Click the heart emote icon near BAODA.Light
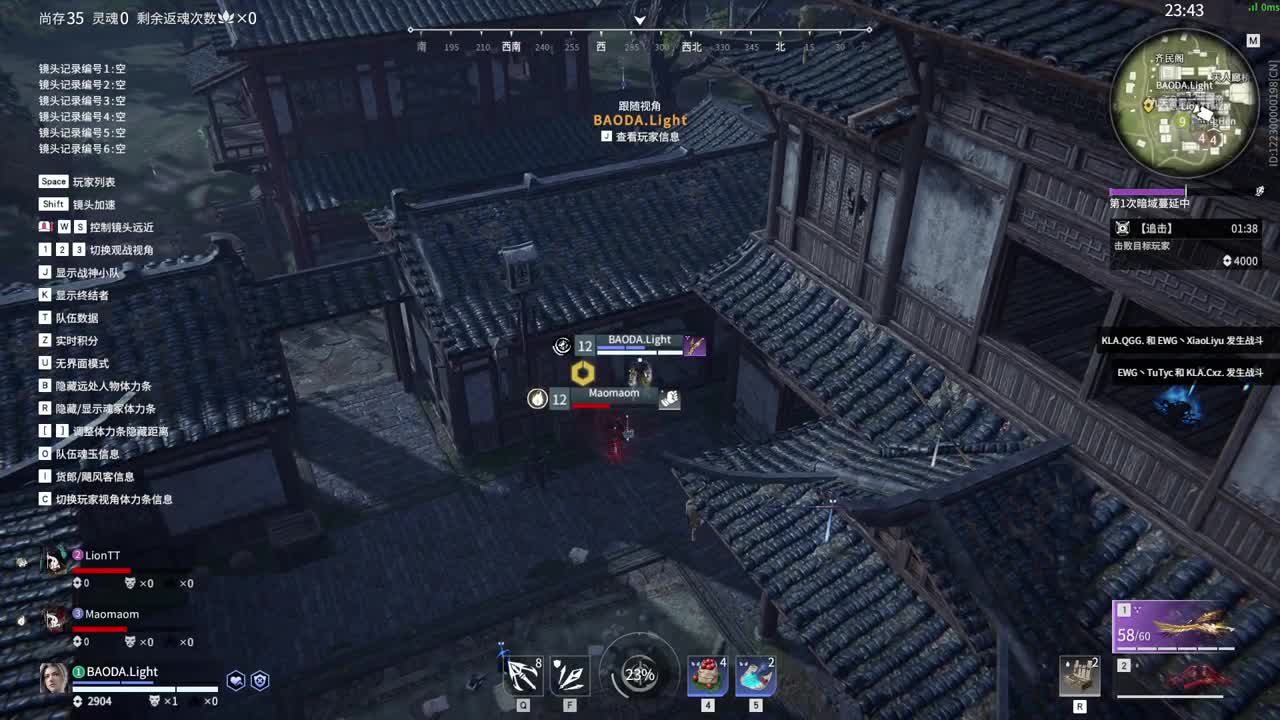This screenshot has width=1280, height=720. 234,680
